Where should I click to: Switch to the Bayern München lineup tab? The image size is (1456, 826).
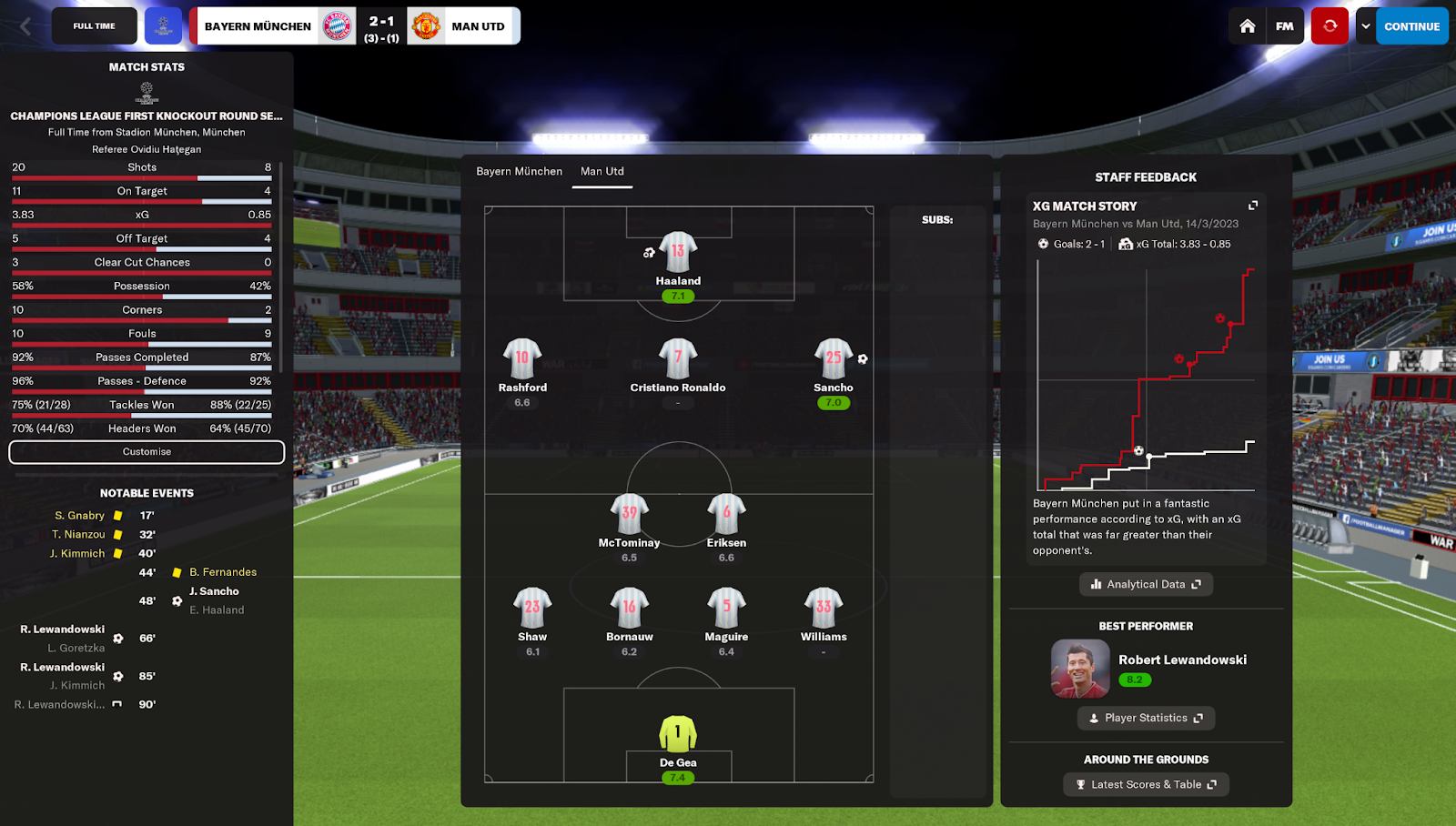click(519, 171)
